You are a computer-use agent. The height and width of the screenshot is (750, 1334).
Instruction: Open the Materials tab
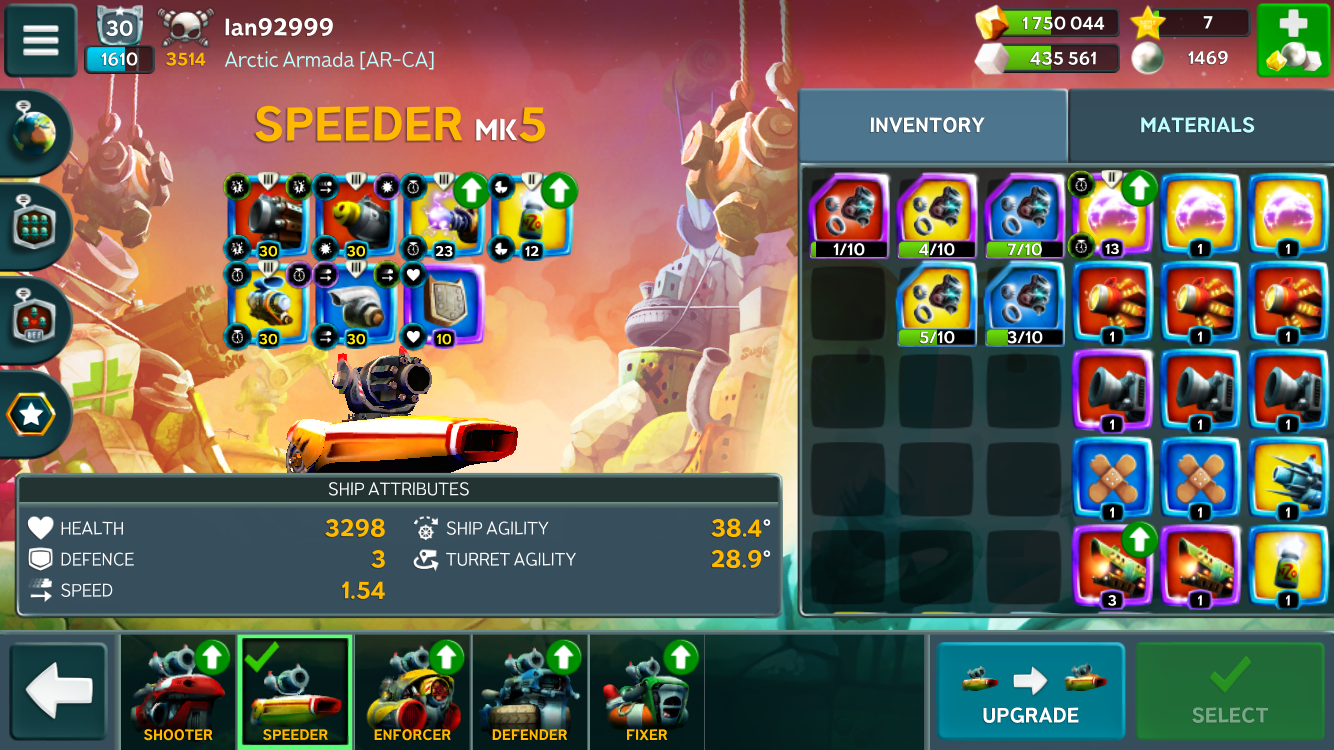1197,125
